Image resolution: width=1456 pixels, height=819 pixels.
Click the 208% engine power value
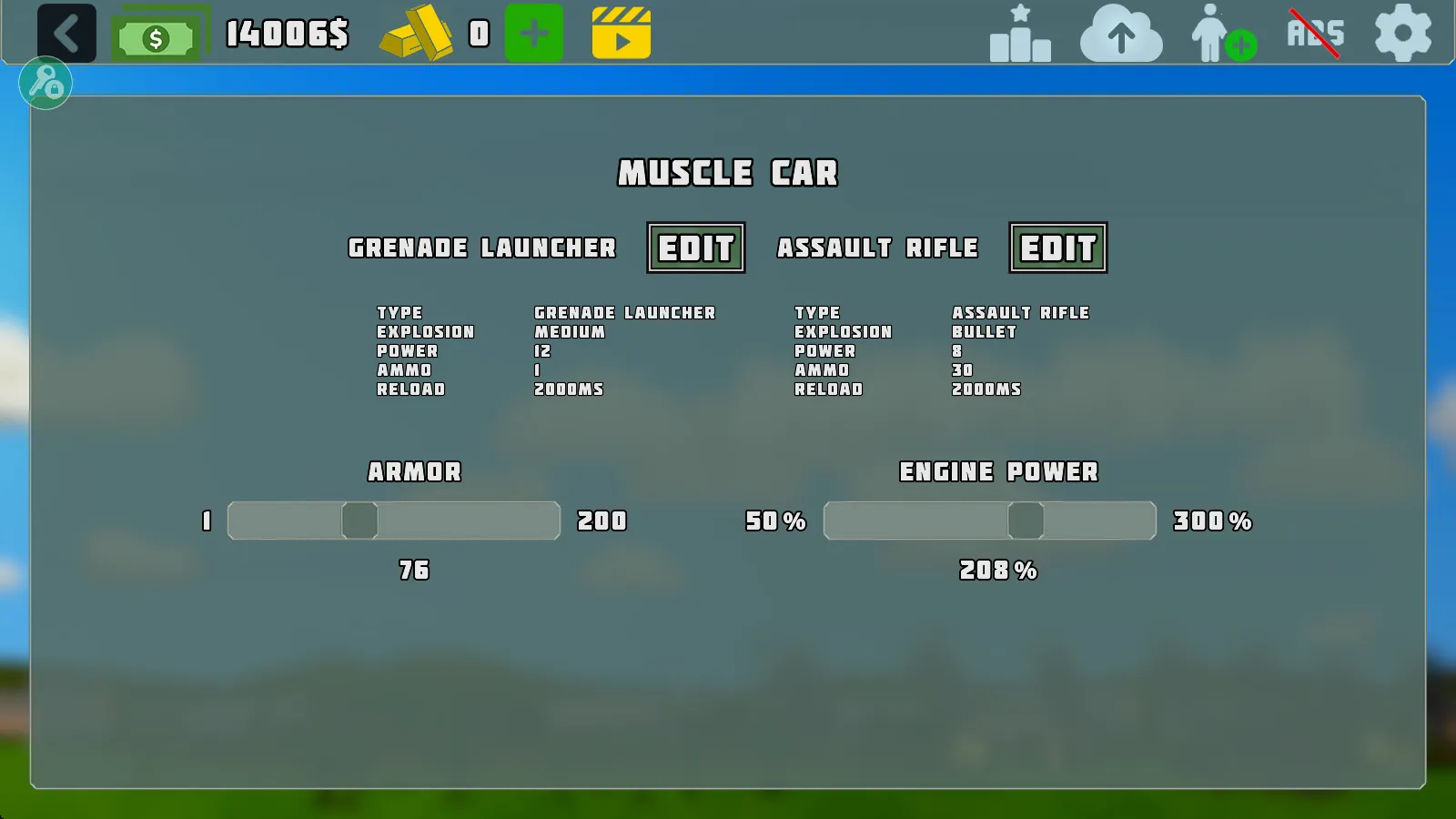pyautogui.click(x=997, y=571)
